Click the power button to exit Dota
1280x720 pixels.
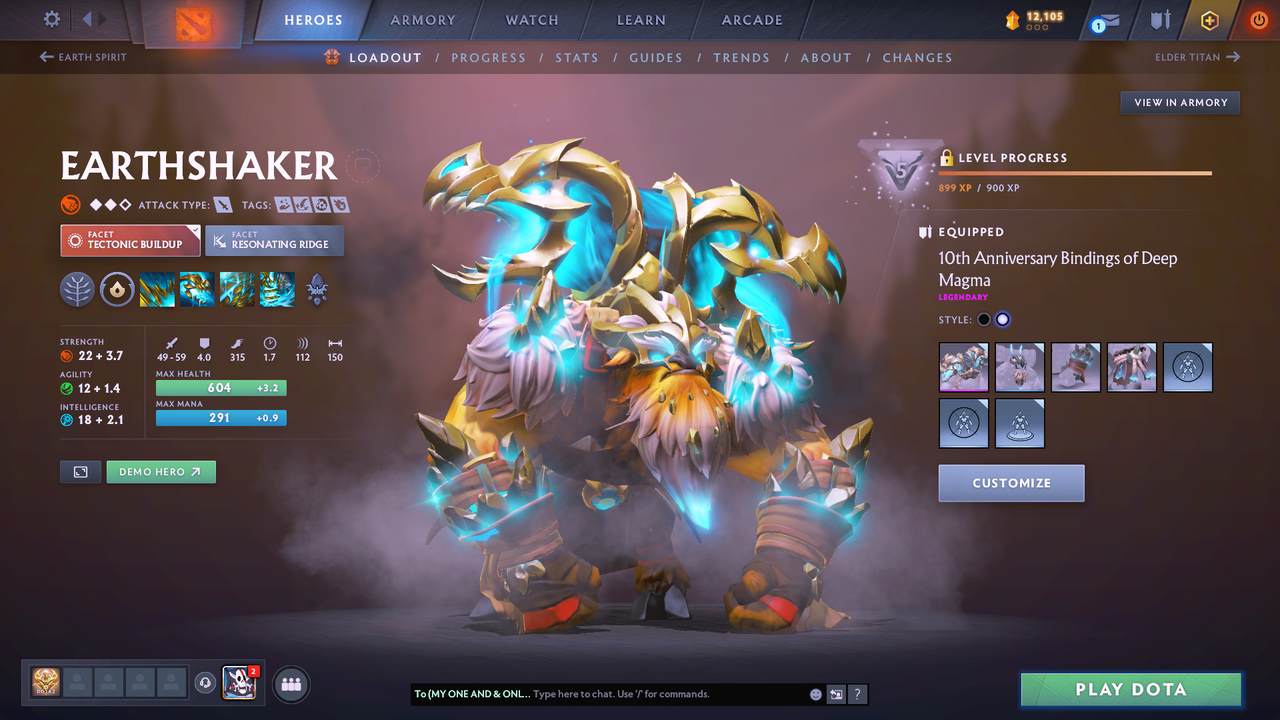click(1258, 20)
